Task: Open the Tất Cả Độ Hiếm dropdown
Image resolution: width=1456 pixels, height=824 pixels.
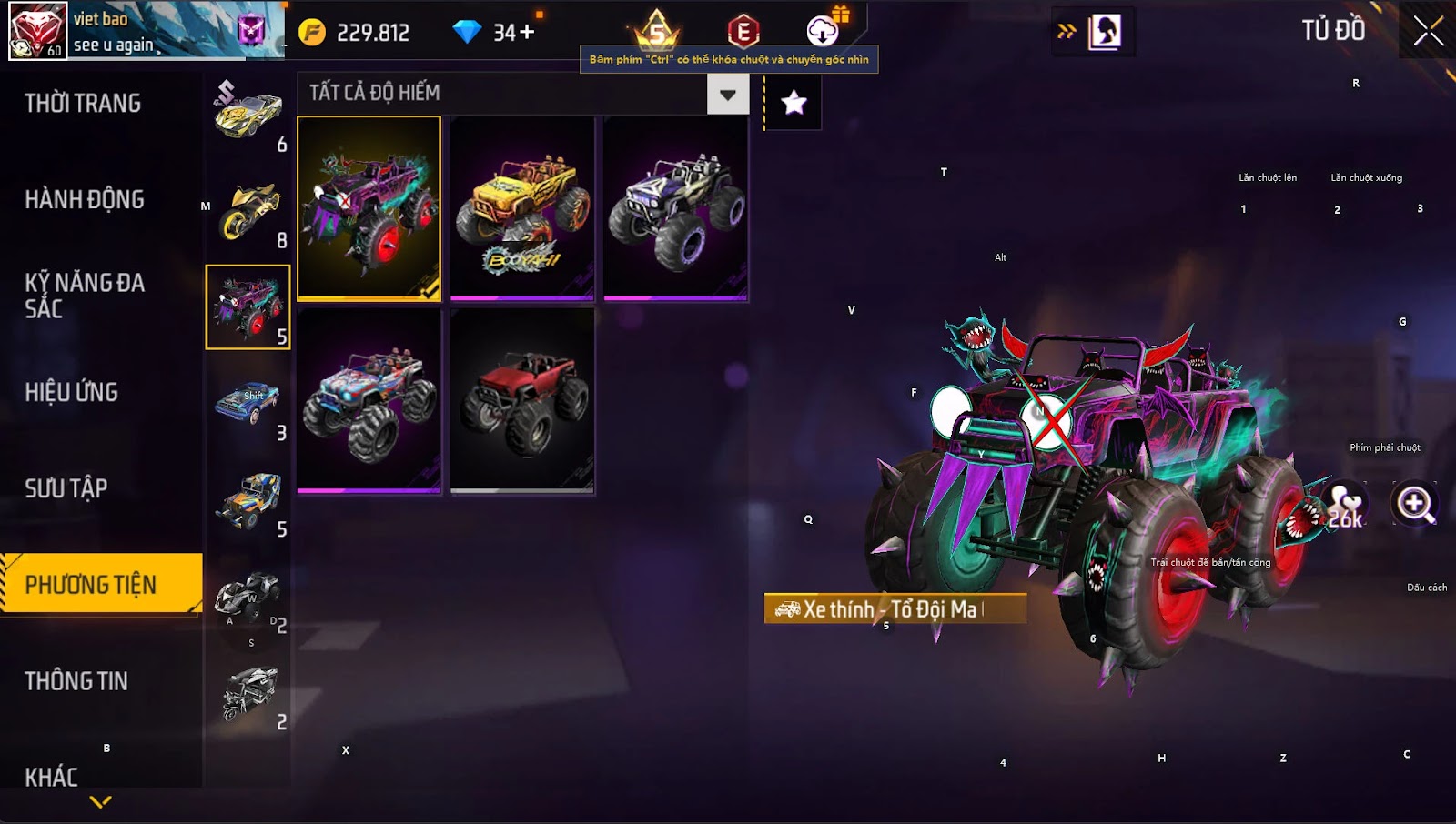Action: 727,94
